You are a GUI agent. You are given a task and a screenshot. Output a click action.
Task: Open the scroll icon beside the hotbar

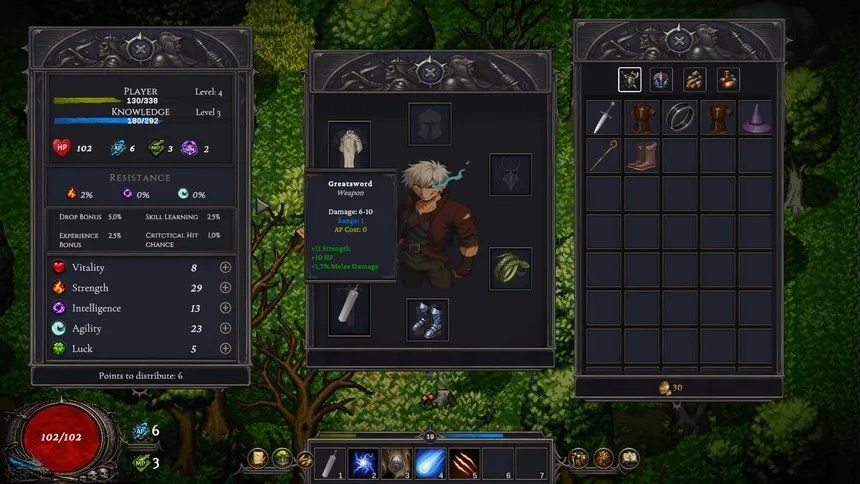[x=258, y=458]
